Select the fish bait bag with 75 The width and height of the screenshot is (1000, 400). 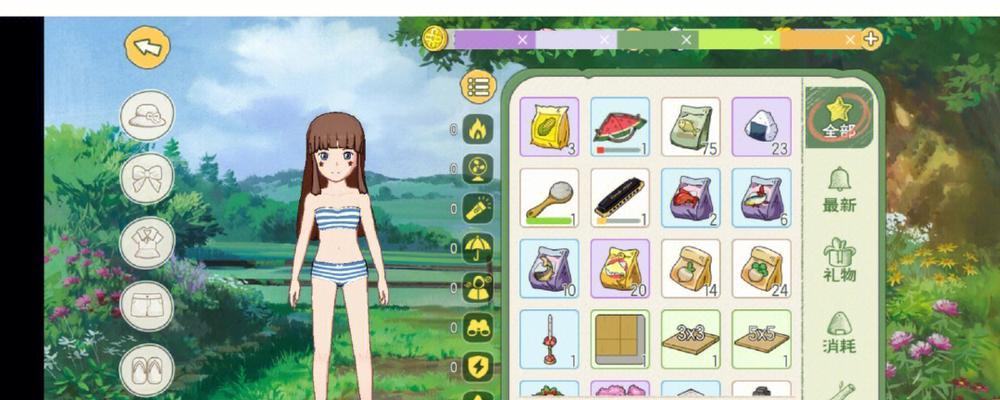tap(691, 127)
